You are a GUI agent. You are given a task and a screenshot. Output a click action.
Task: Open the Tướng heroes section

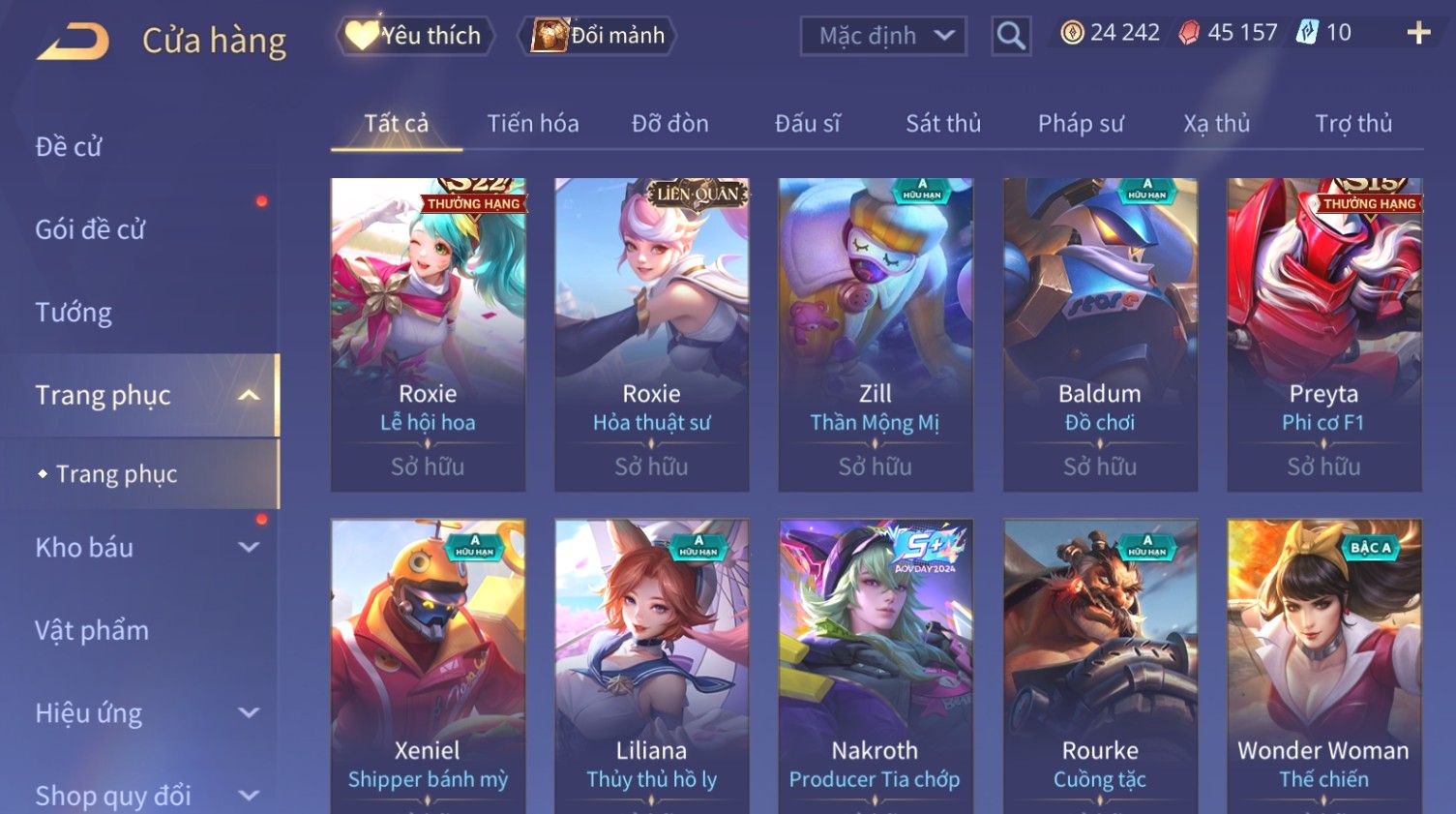(x=74, y=313)
